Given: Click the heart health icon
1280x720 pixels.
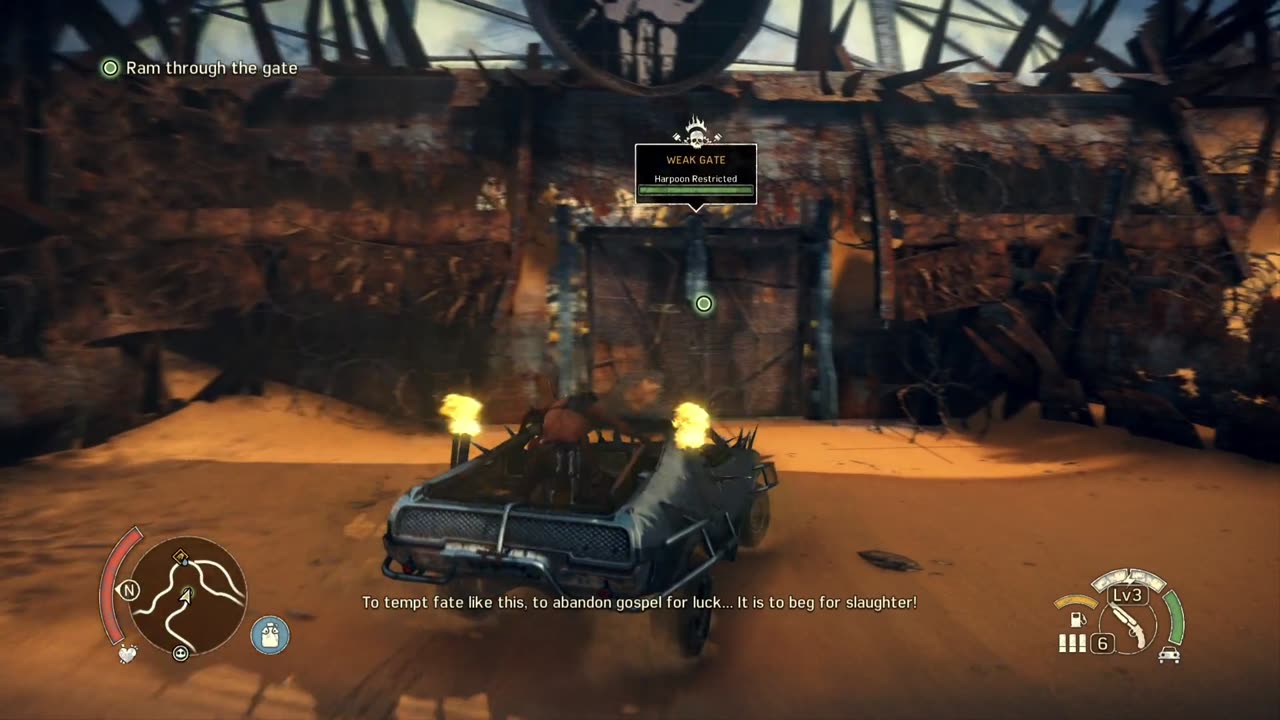Looking at the screenshot, I should click(127, 655).
